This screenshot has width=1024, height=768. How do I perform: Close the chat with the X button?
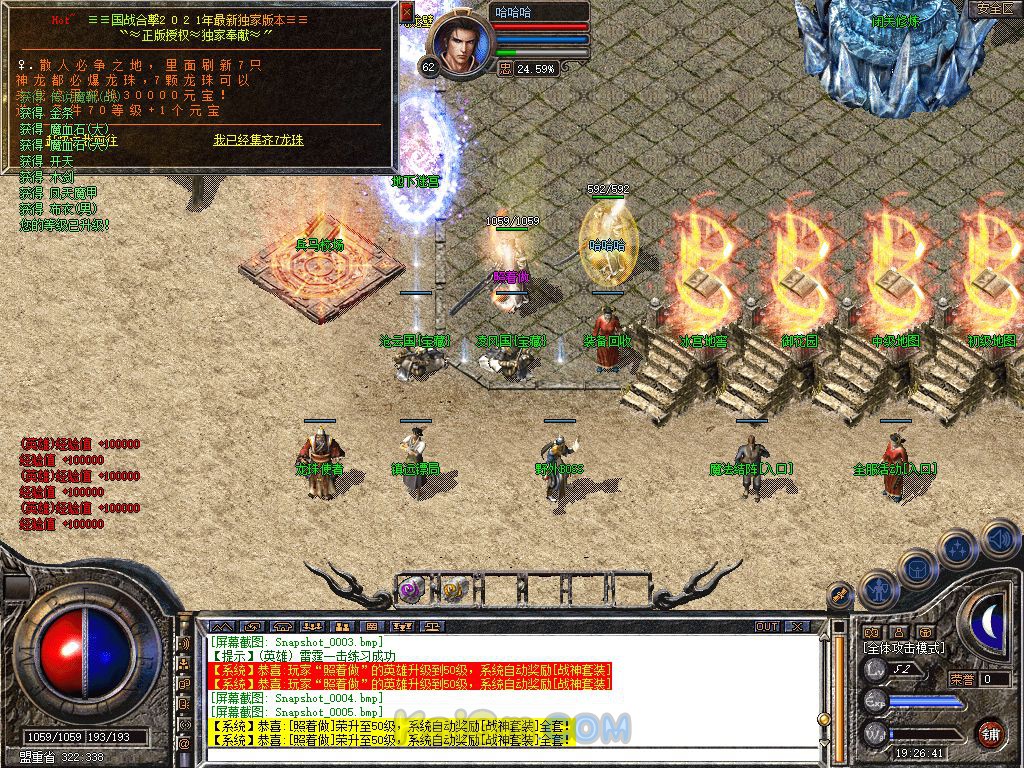click(x=797, y=626)
